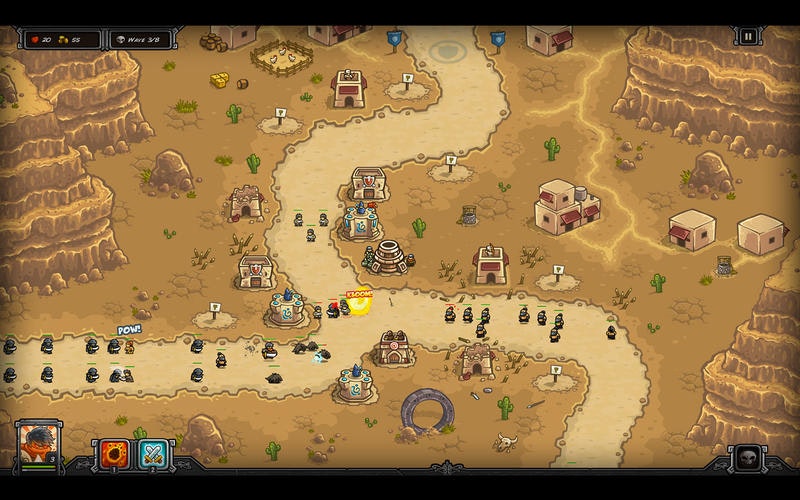800x500 pixels.
Task: Activate the Rain of Fire meteor ability
Action: [111, 455]
